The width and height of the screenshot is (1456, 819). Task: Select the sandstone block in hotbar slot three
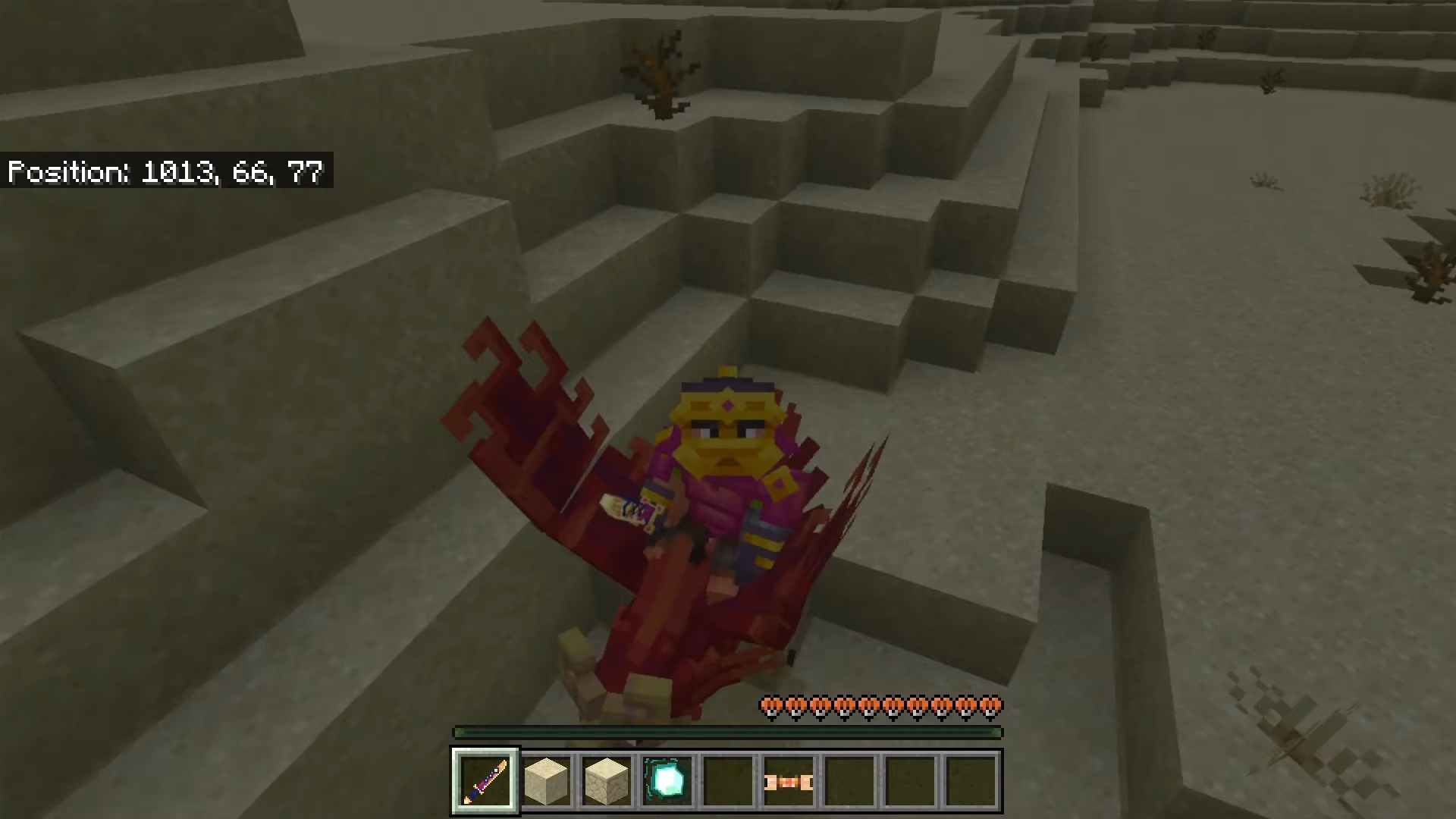coord(607,780)
